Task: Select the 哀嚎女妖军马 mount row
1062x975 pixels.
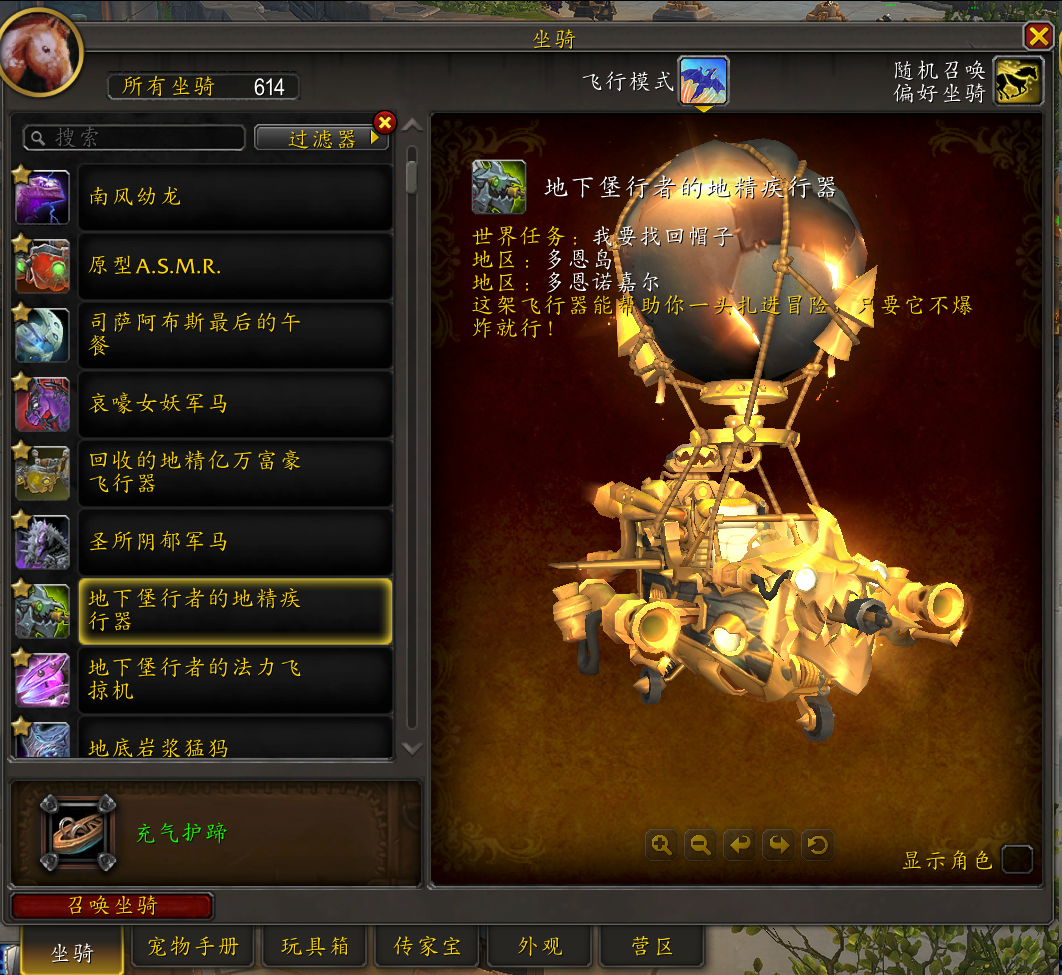Action: tap(235, 404)
